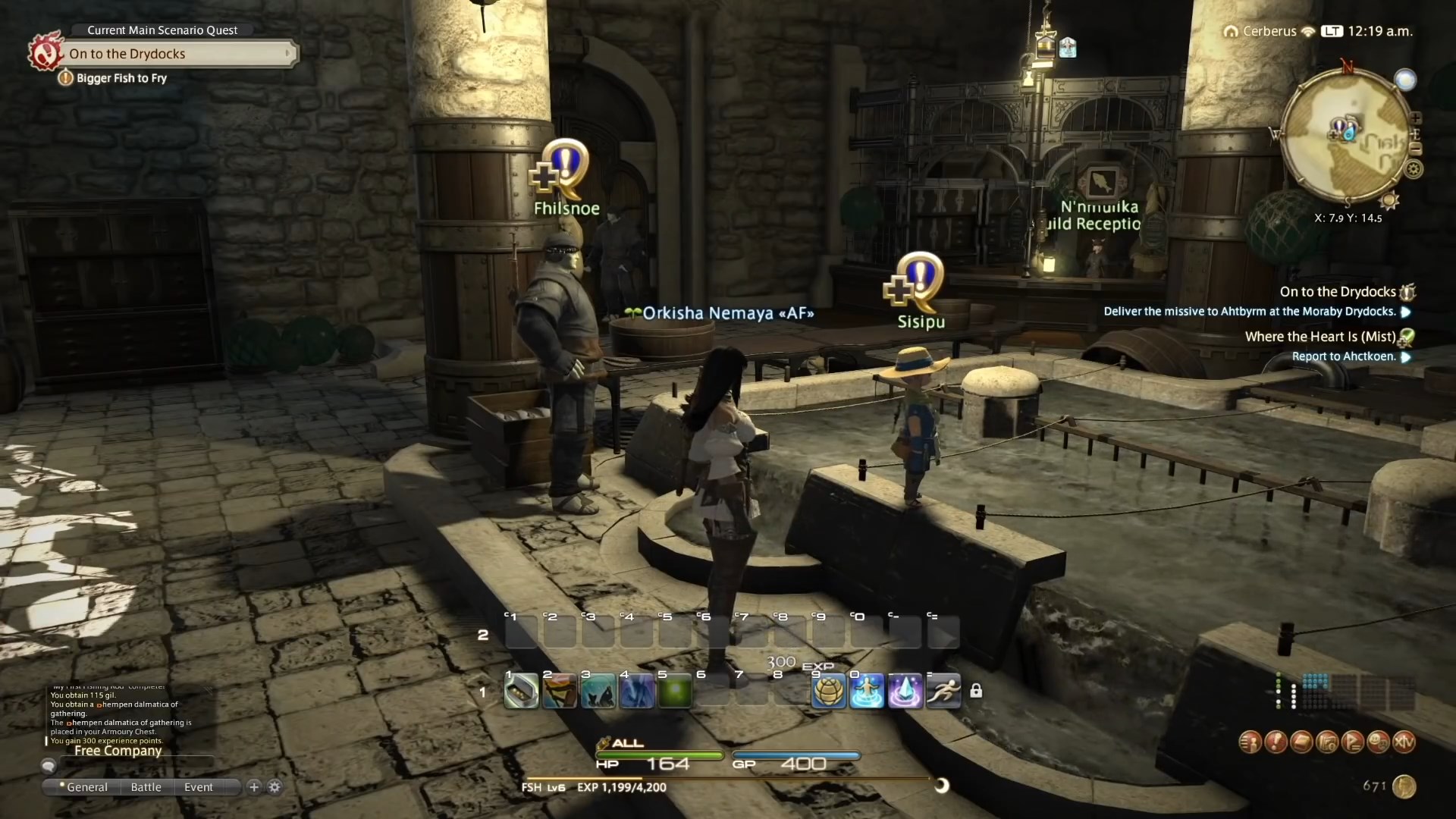The height and width of the screenshot is (819, 1456).
Task: Select the Sprint action on the hotbar
Action: click(944, 691)
